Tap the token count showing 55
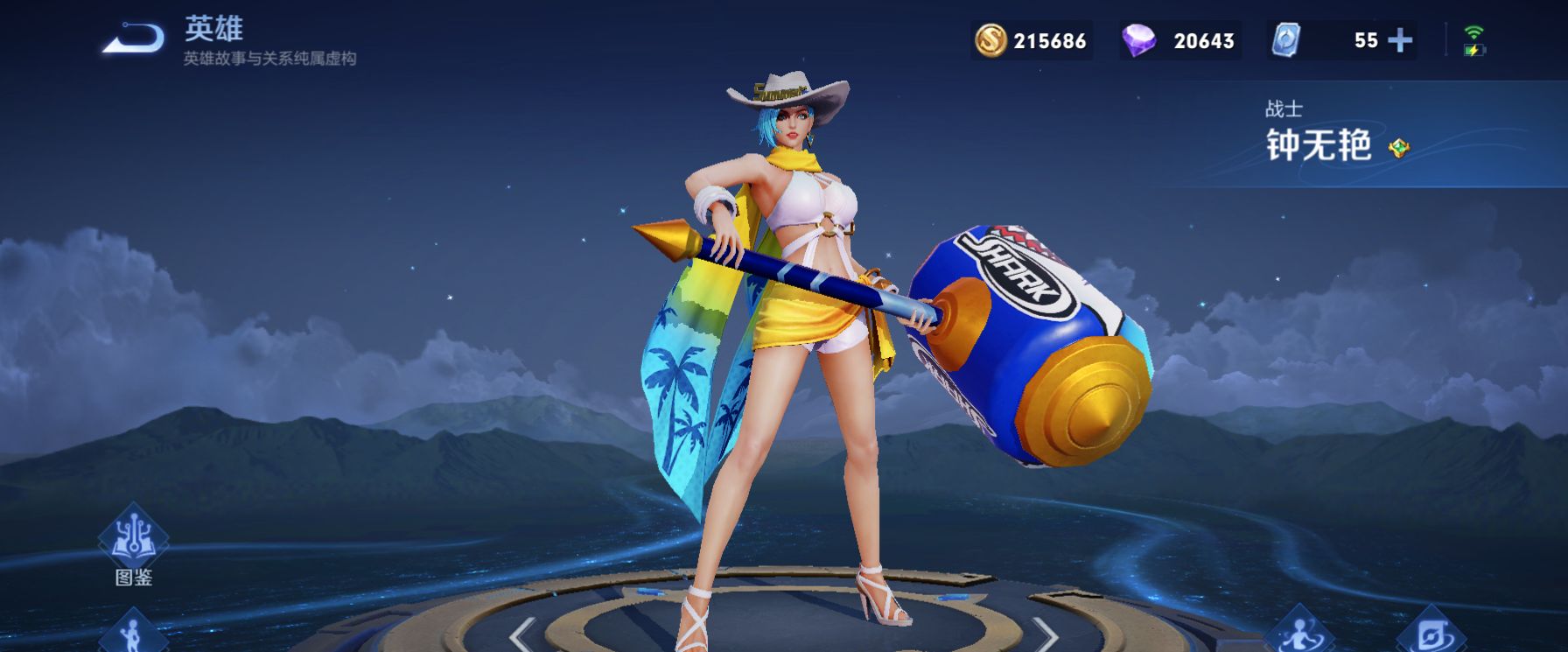 point(1363,39)
